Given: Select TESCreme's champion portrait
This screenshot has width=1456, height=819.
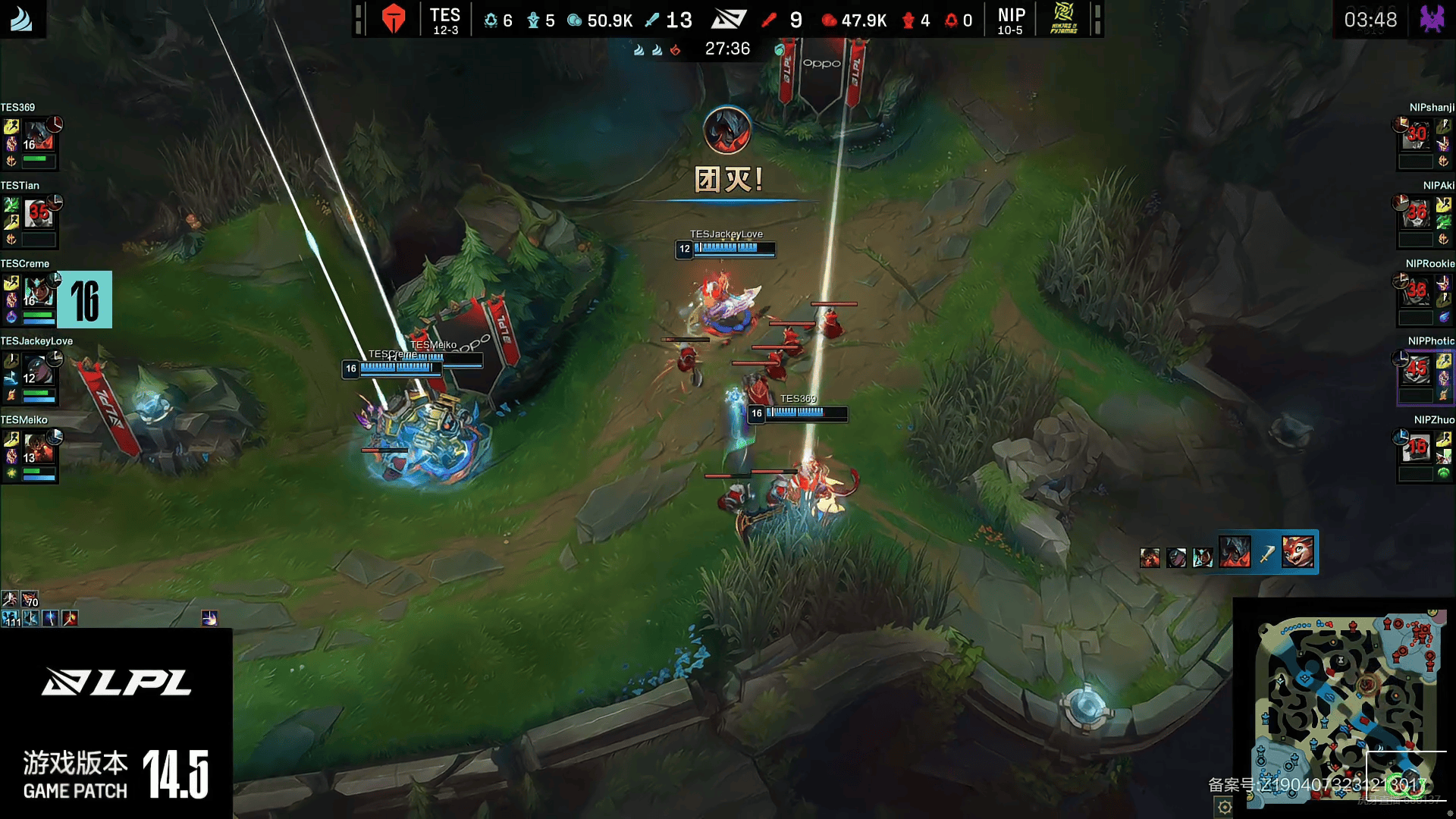Looking at the screenshot, I should [x=38, y=291].
